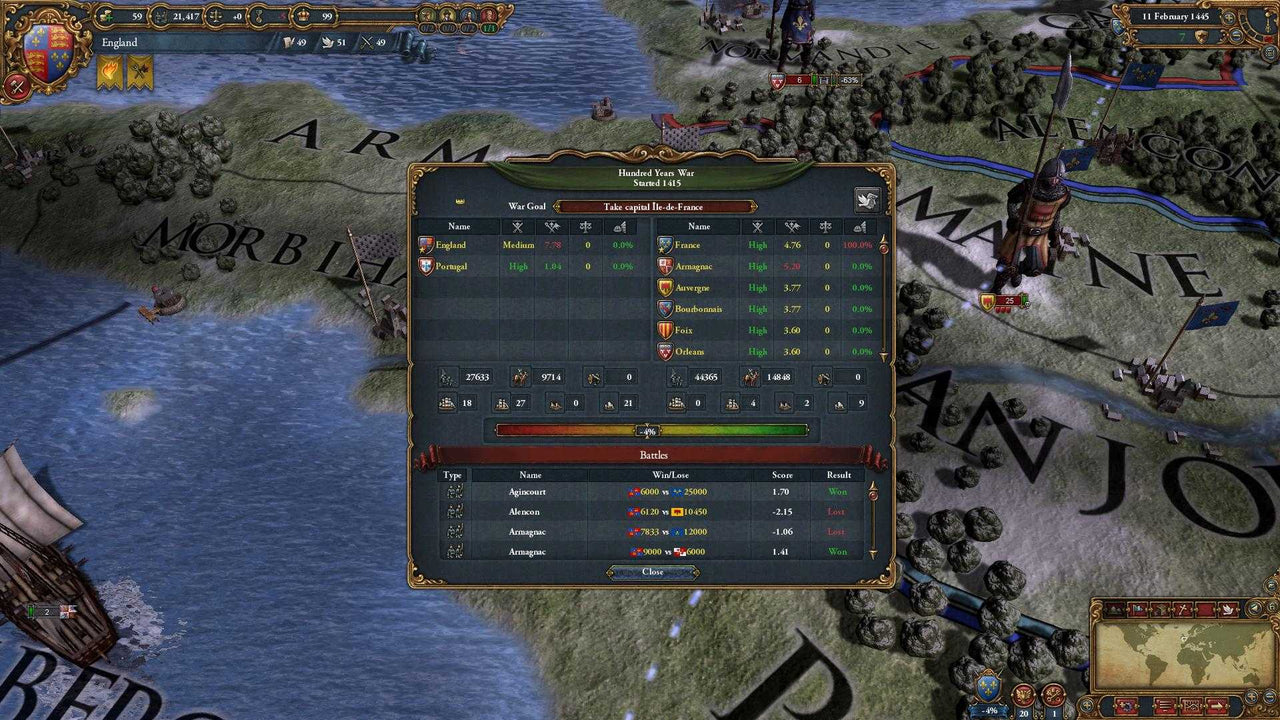
Task: Click the war score progress bar showing -4%
Action: tap(650, 430)
